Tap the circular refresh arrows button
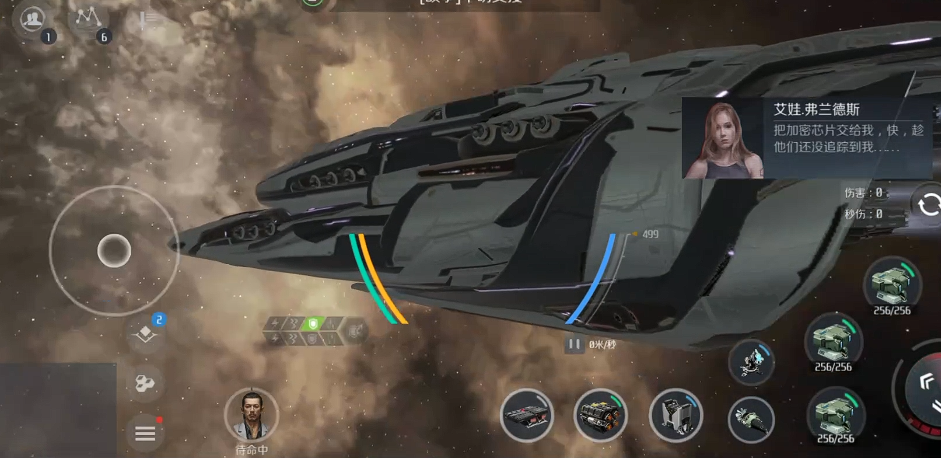Image resolution: width=941 pixels, height=458 pixels. tap(929, 205)
